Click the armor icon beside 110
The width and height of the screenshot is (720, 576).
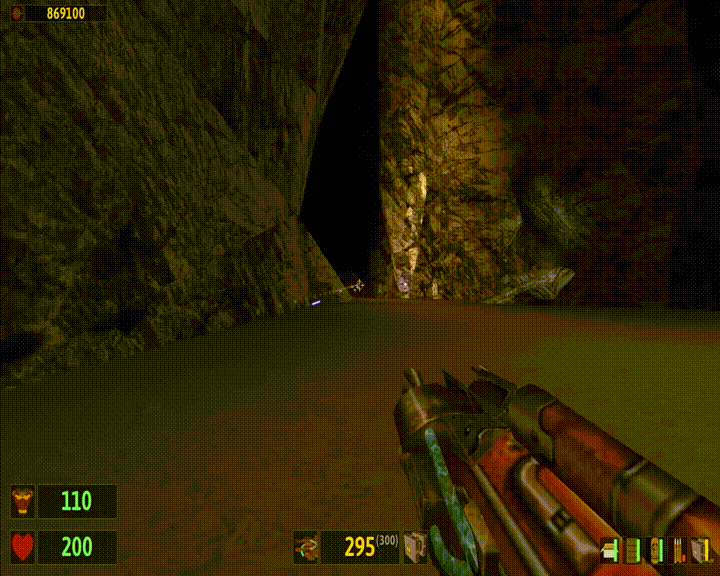coord(22,501)
